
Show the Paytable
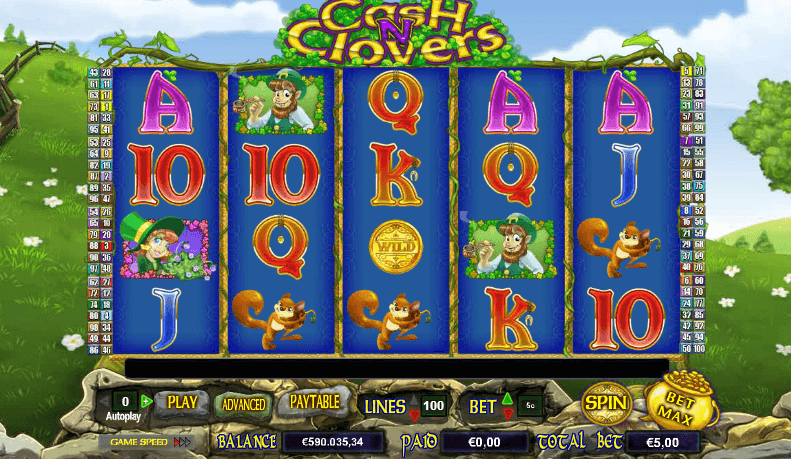point(315,402)
